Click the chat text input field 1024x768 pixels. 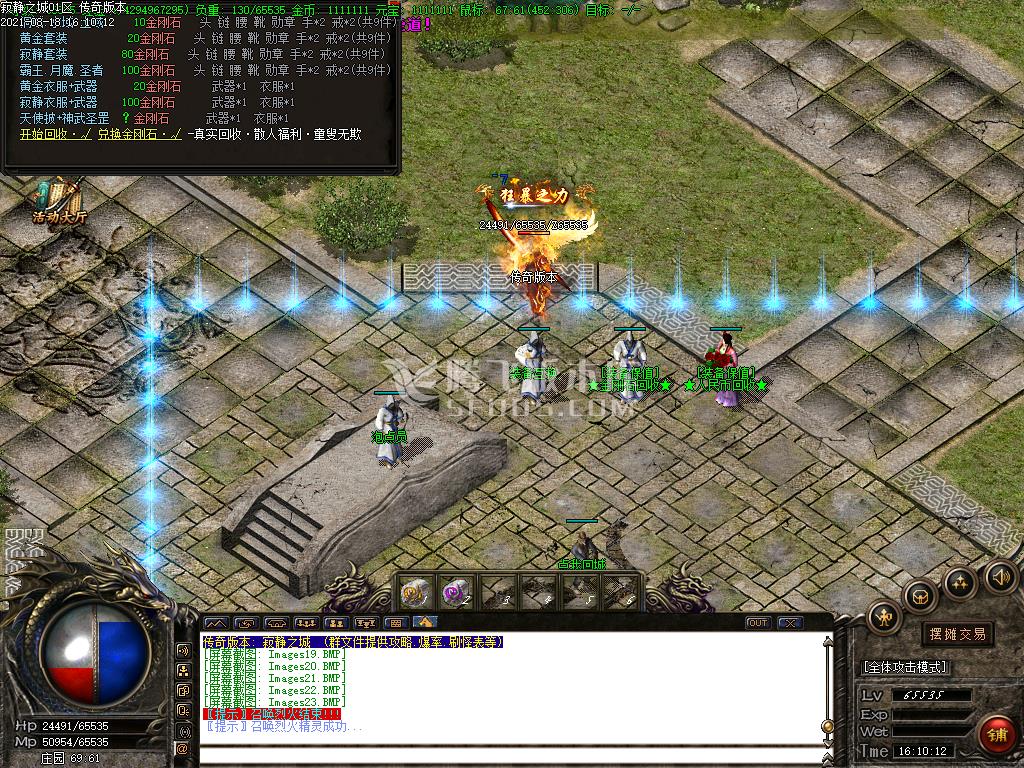tap(500, 753)
